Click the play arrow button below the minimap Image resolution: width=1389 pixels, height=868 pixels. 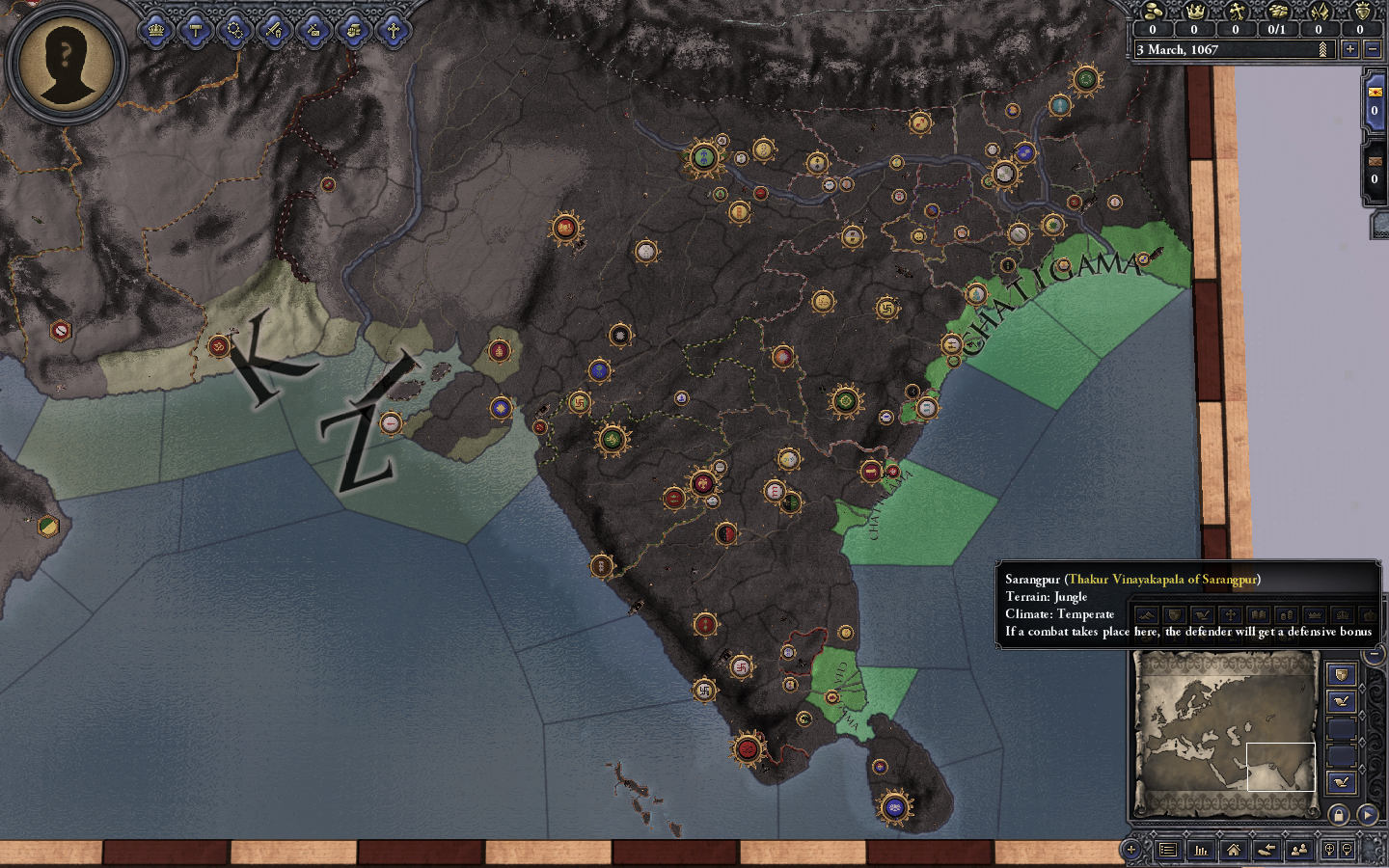1367,815
